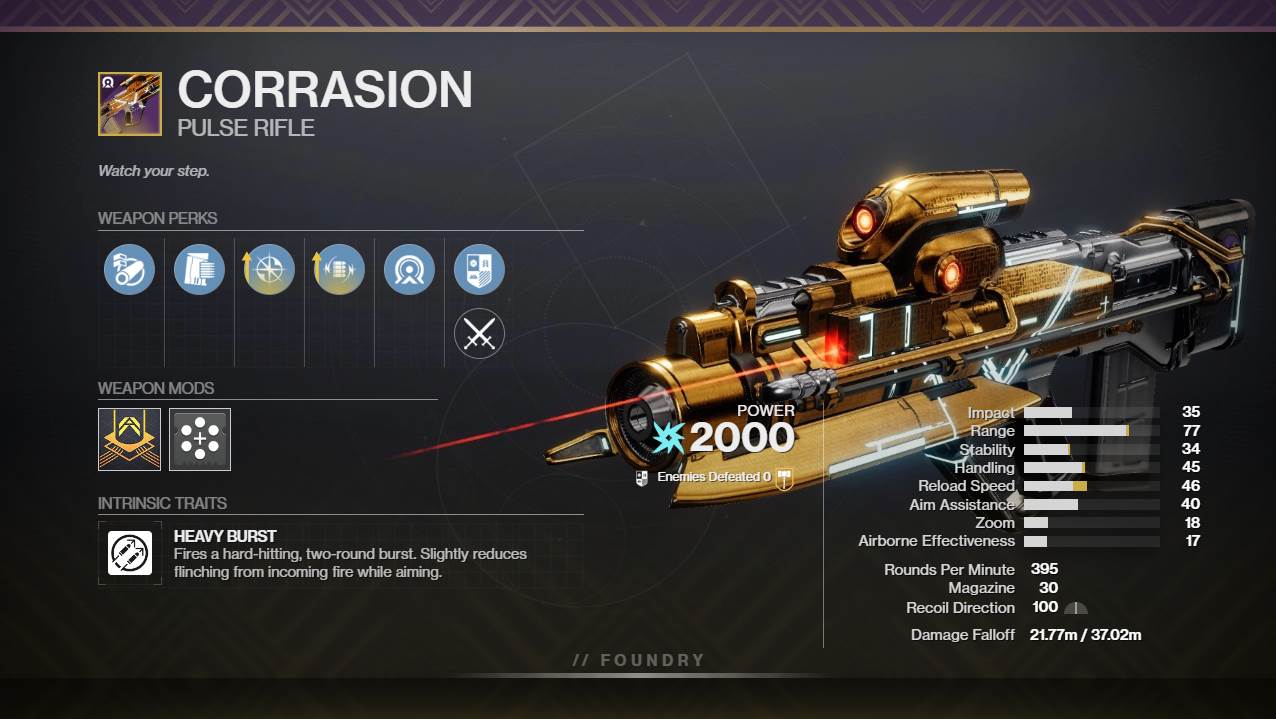Select the arch-shaped origin trait perk
This screenshot has height=719, width=1276.
click(409, 270)
